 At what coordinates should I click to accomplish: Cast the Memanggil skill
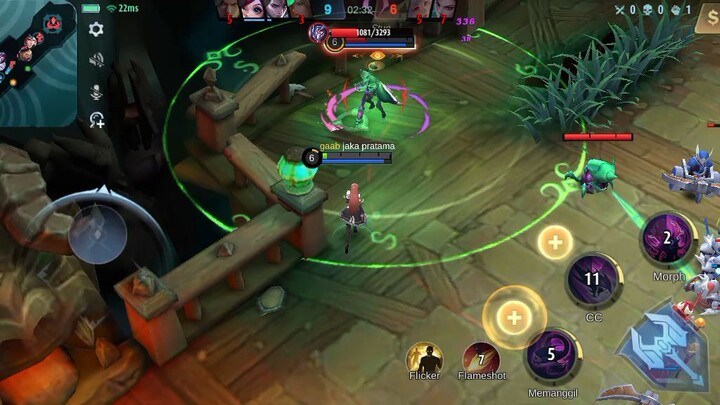click(551, 355)
